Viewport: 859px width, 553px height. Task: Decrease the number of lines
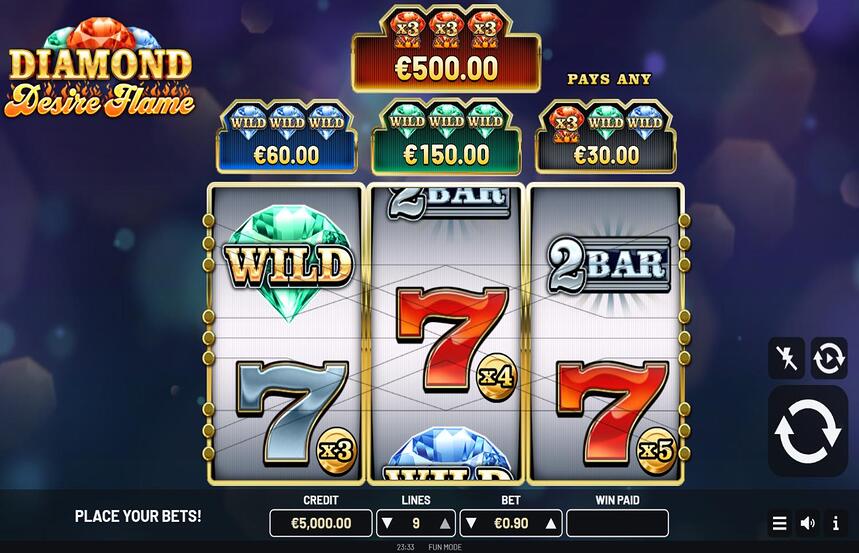[x=387, y=523]
